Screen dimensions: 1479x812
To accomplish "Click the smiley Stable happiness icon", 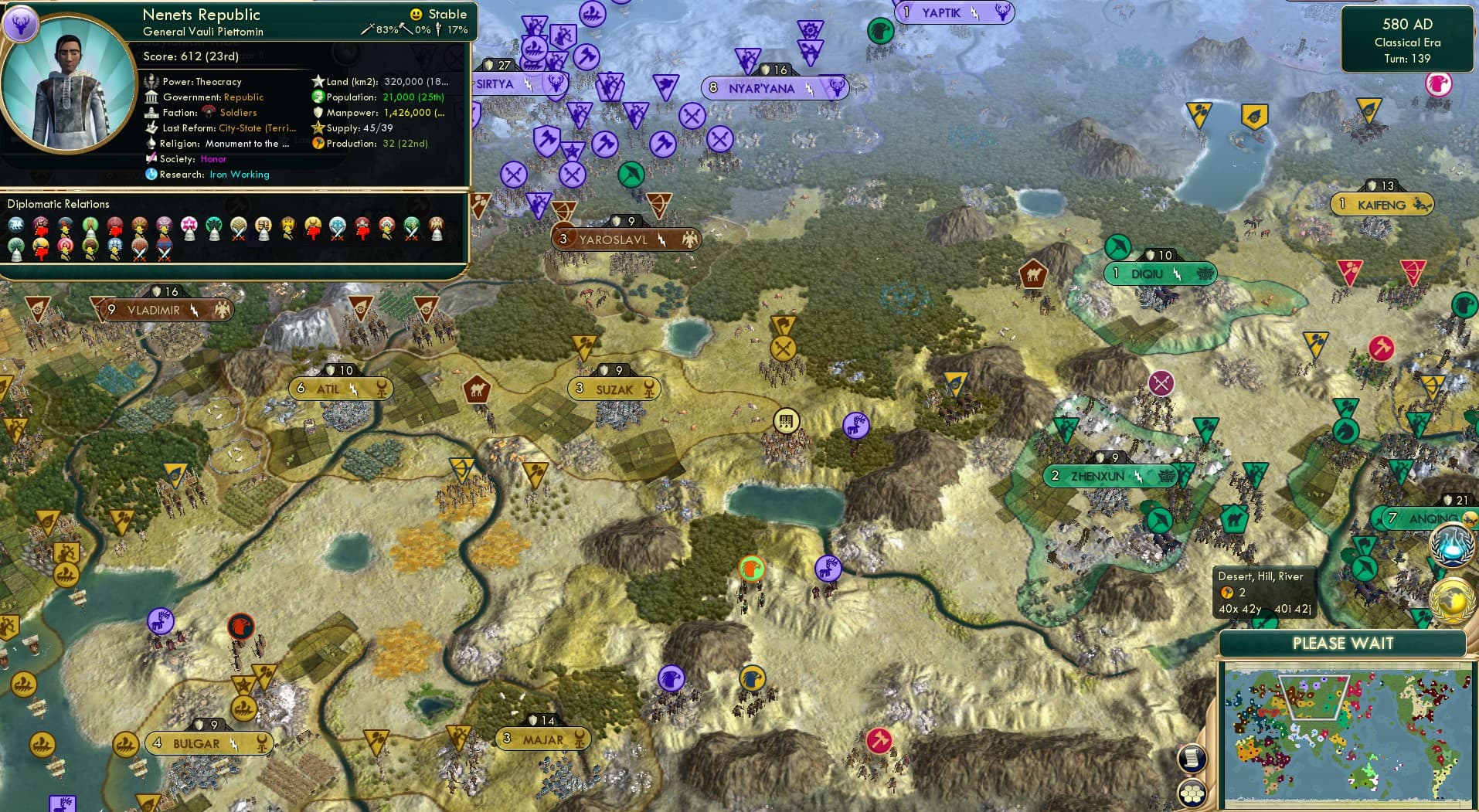I will click(x=416, y=14).
